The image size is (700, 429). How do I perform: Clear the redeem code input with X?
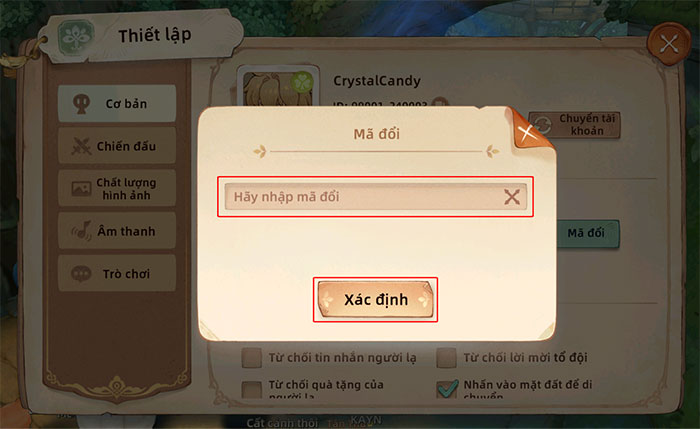tap(512, 197)
